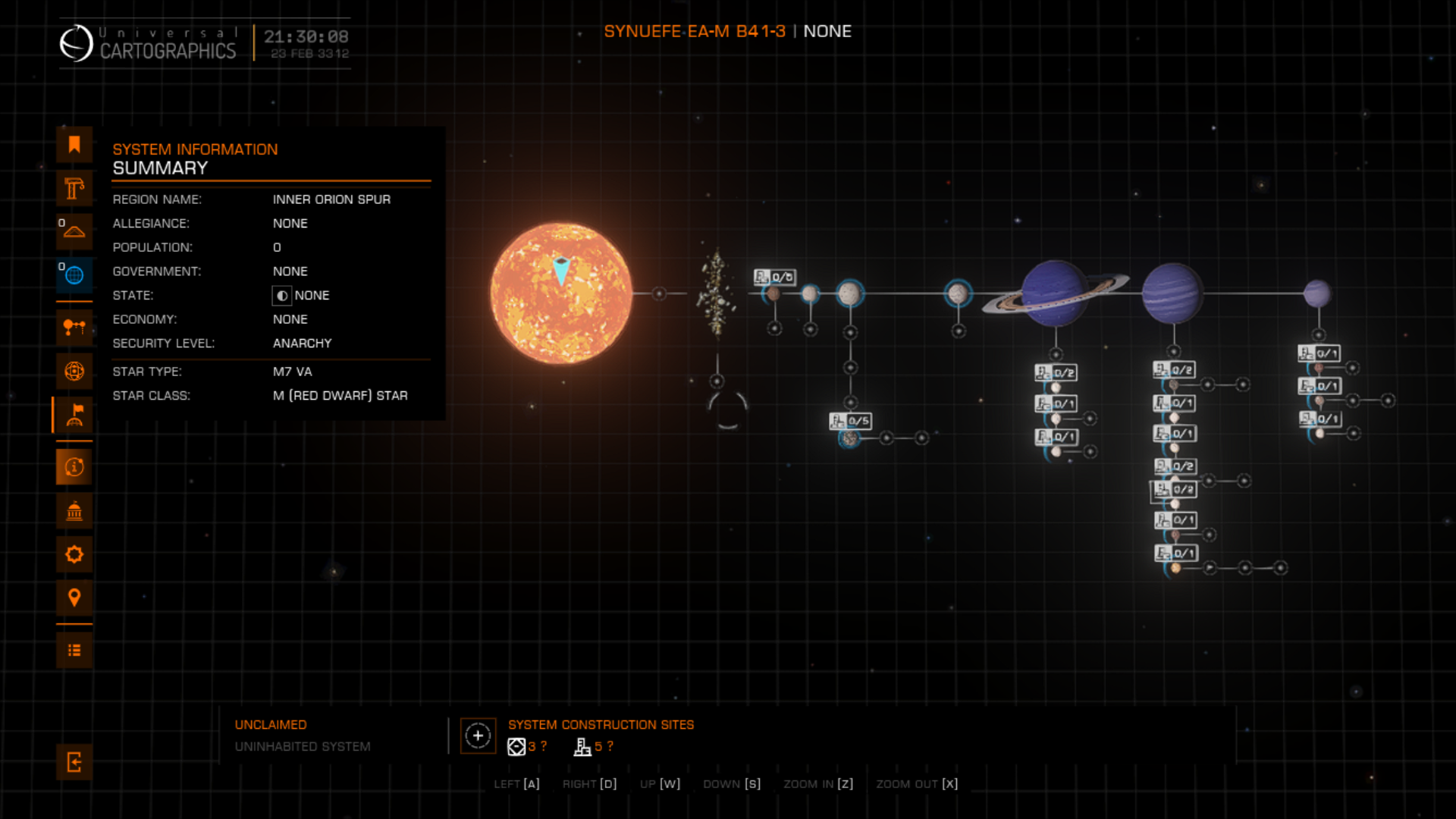
Task: Exit the system map with the door icon
Action: [x=74, y=762]
